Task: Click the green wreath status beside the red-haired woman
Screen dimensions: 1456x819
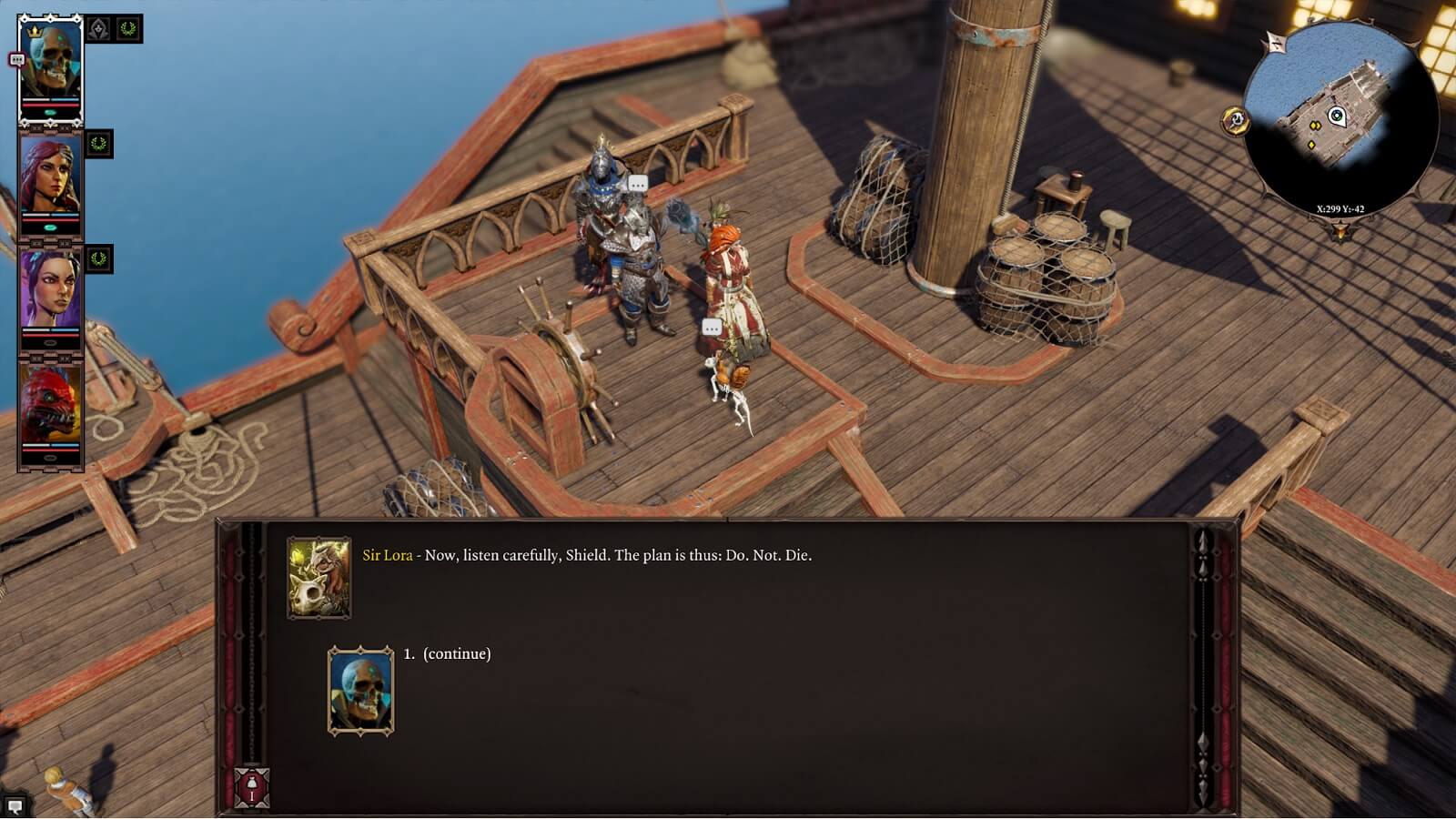Action: click(x=99, y=144)
